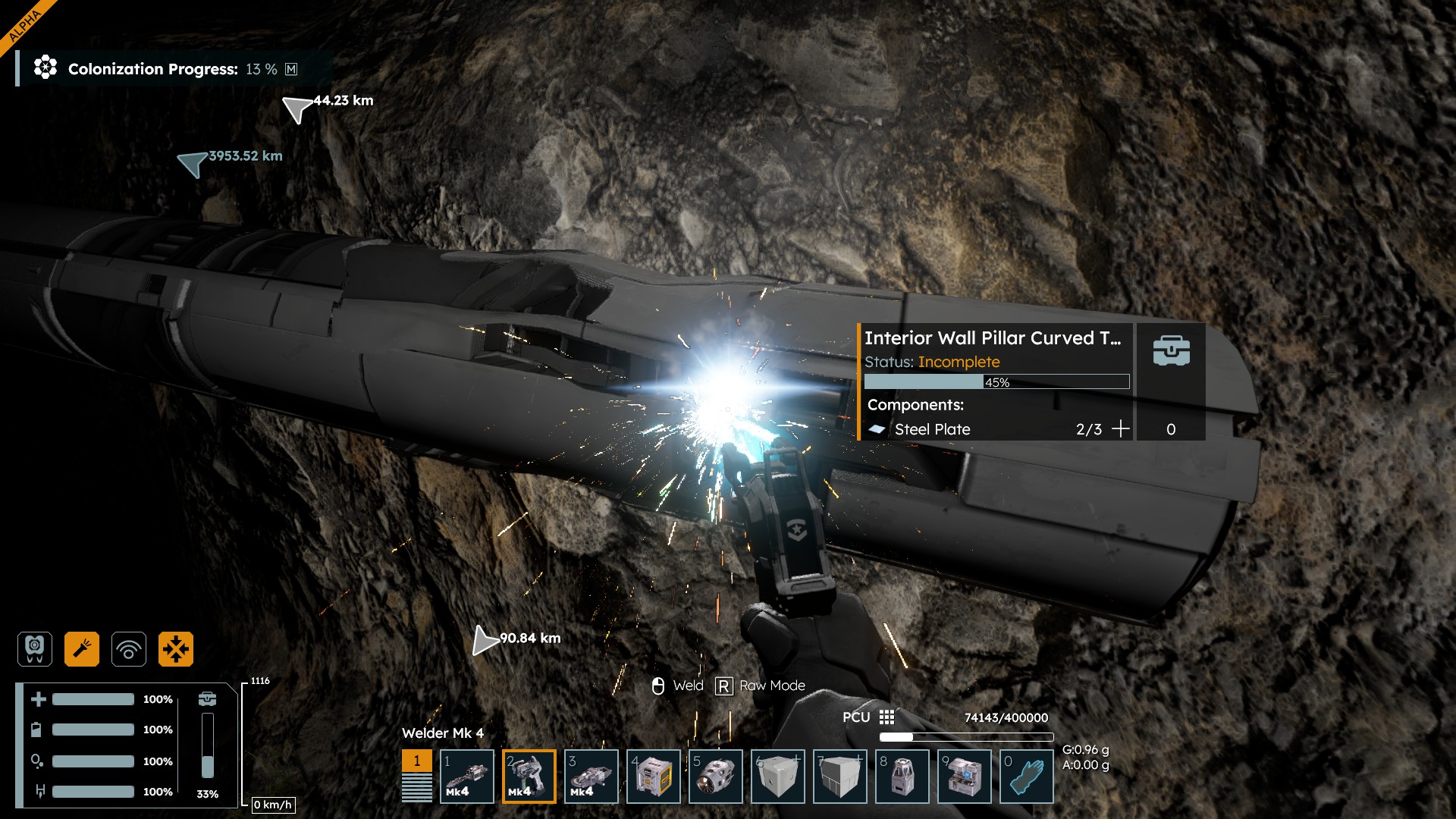Toggle the broadcasting signal icon
The width and height of the screenshot is (1456, 819).
pyautogui.click(x=129, y=649)
